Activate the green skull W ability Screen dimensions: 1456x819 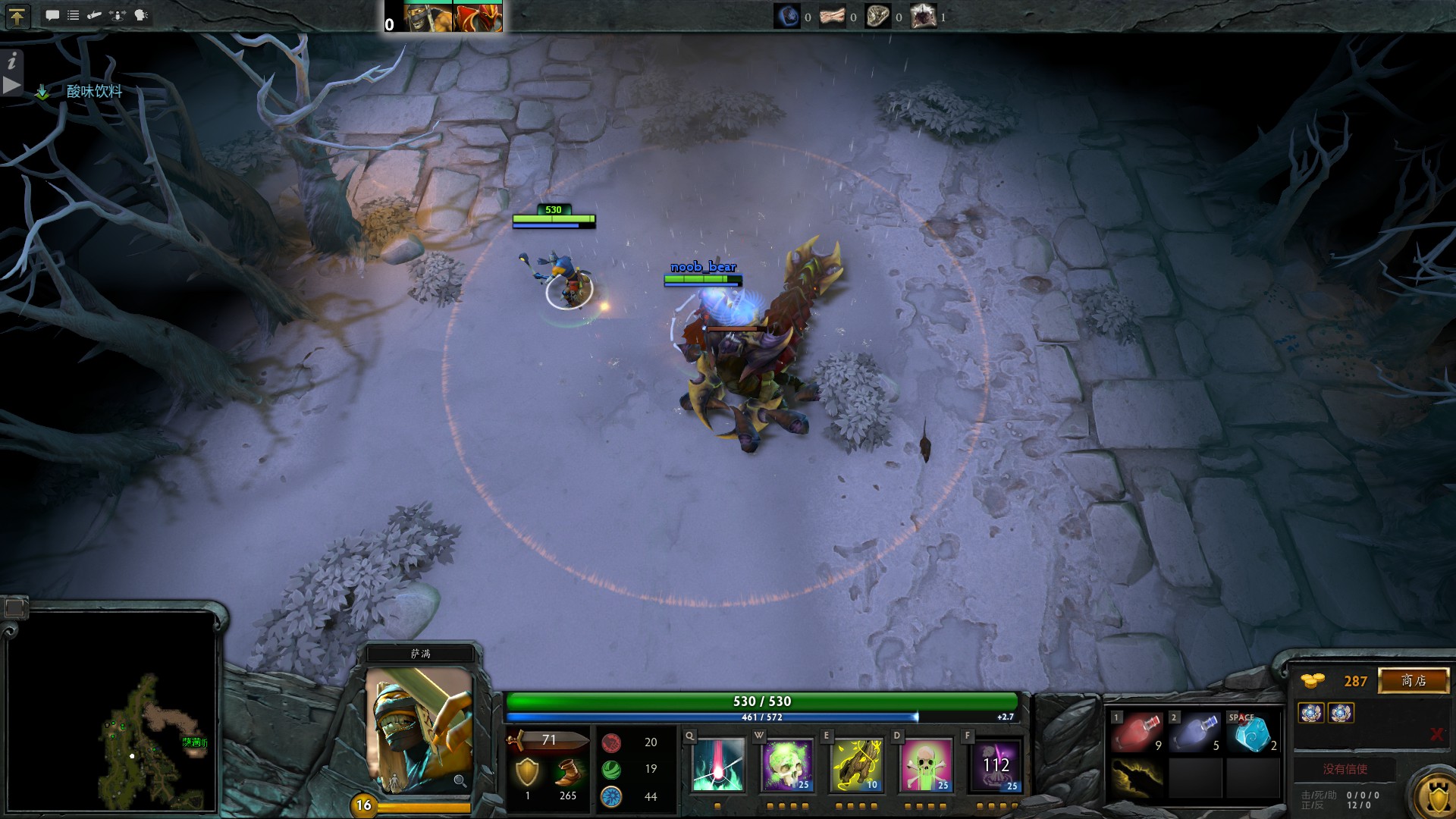pos(786,765)
